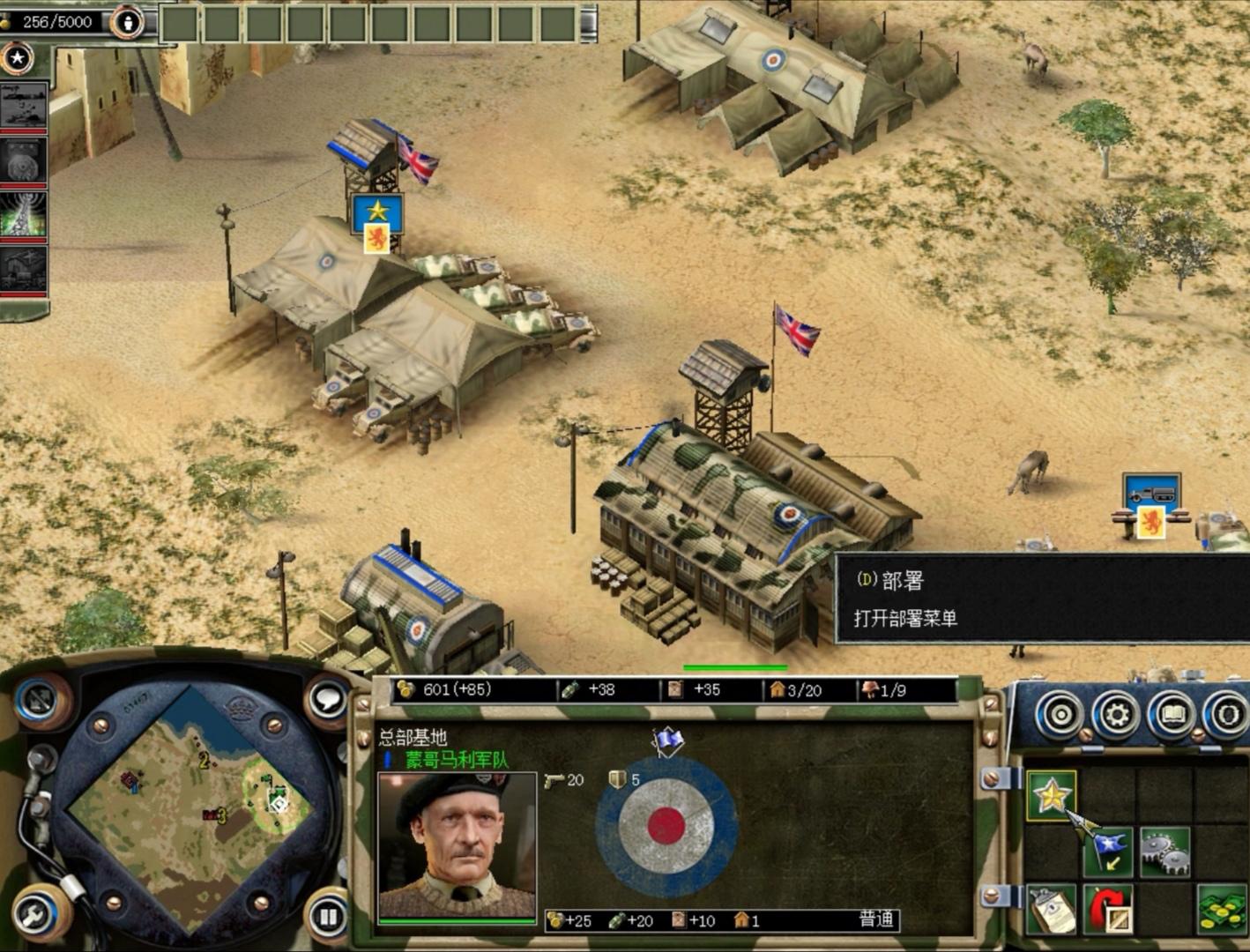Select the blue rally flag command
Image resolution: width=1250 pixels, height=952 pixels.
(1109, 851)
